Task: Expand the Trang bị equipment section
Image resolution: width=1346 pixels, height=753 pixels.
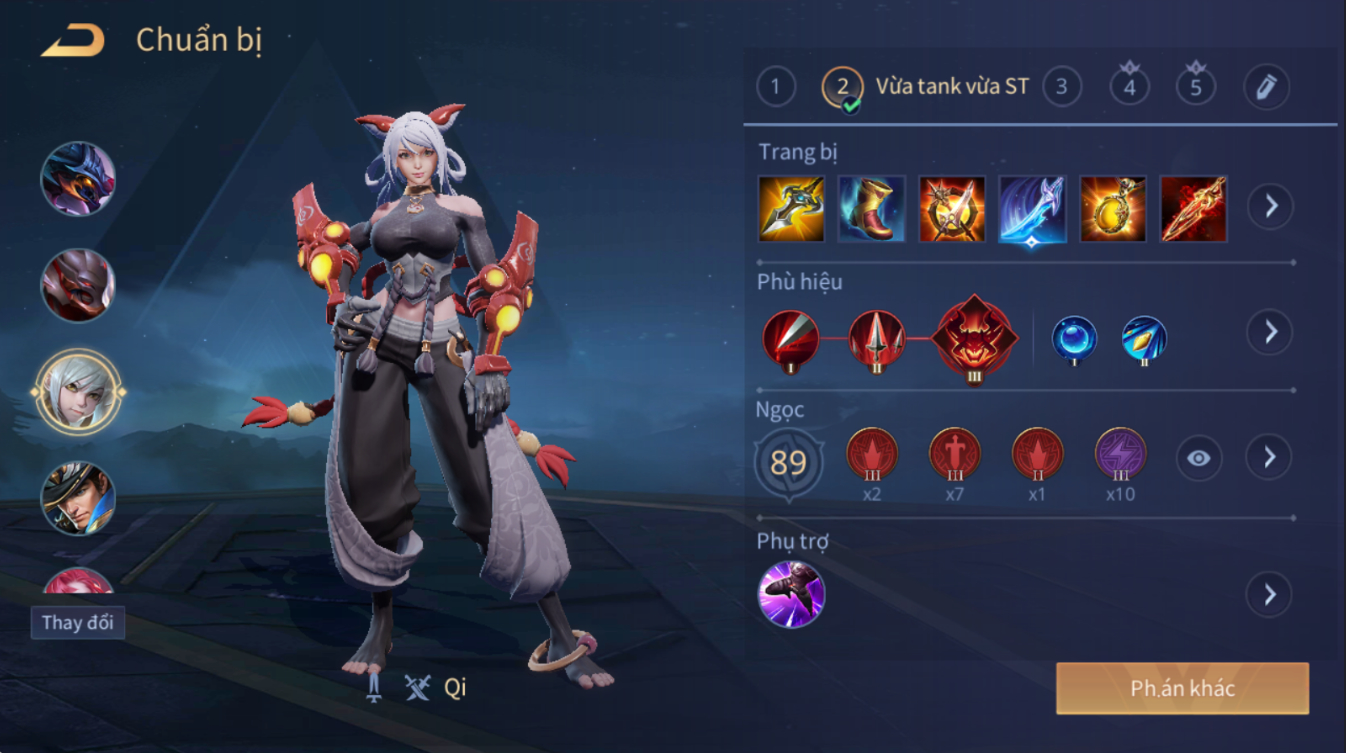Action: click(1270, 207)
